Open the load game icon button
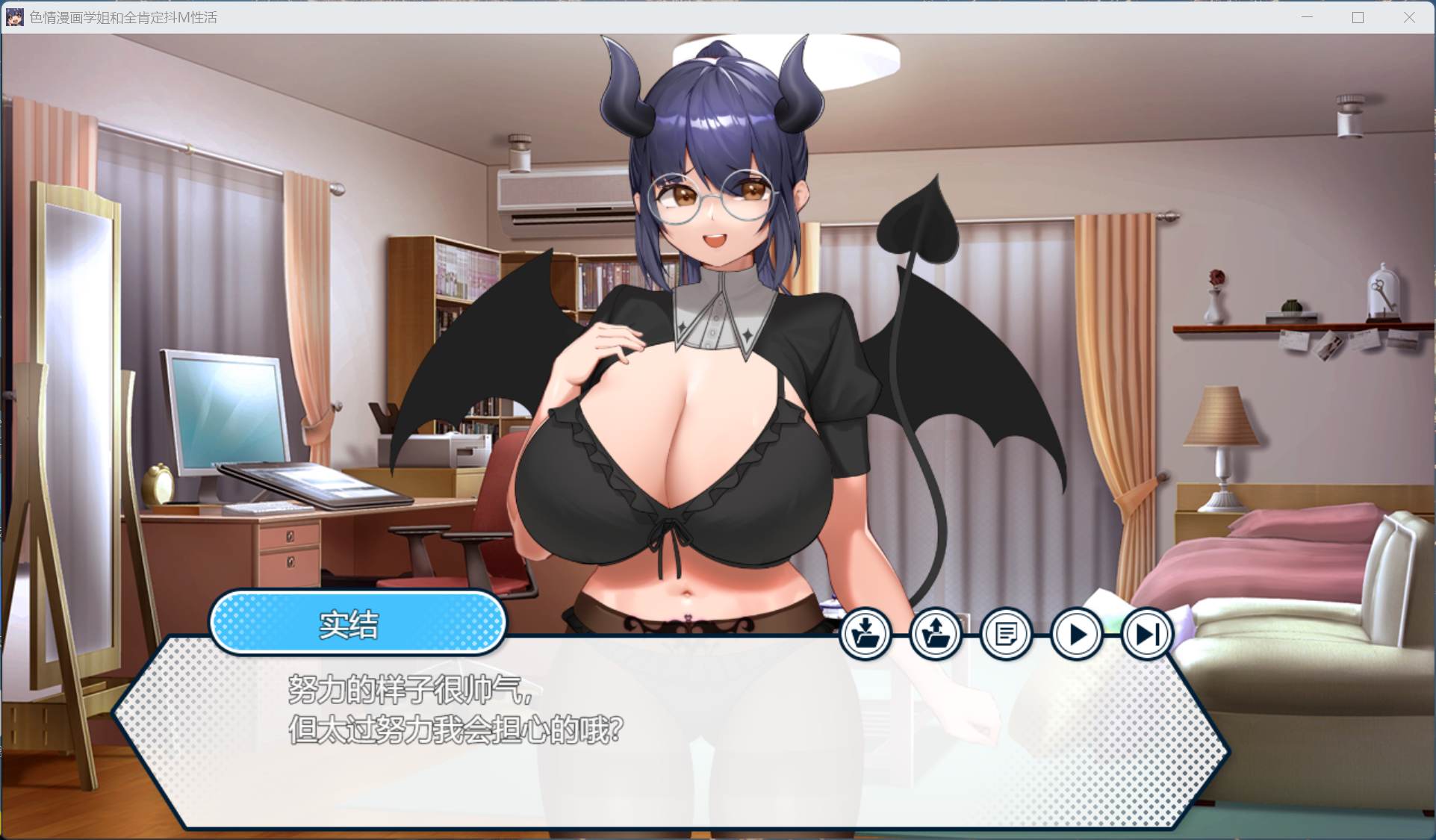Screen dimensions: 1436x840 (936, 635)
